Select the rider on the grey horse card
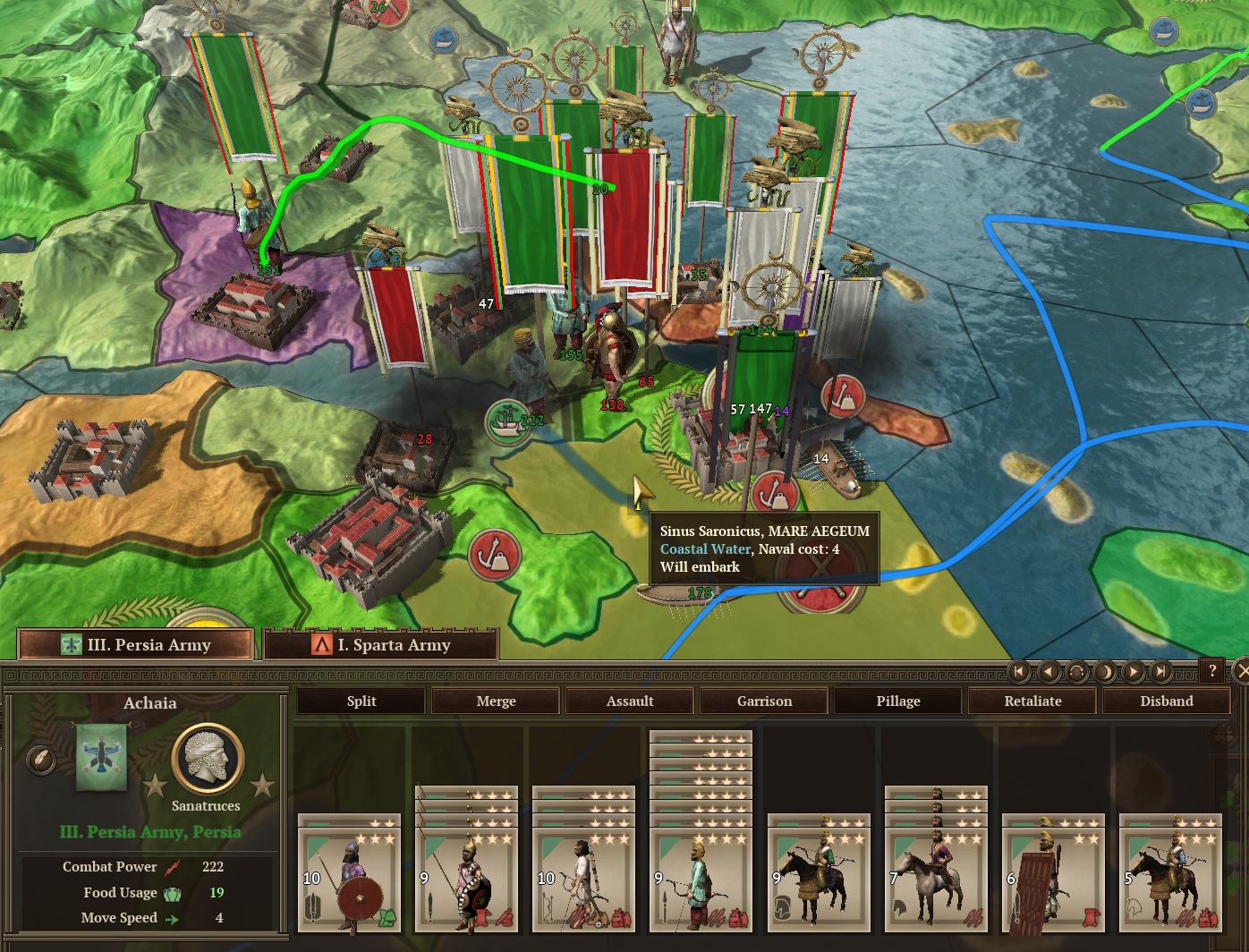 936,873
